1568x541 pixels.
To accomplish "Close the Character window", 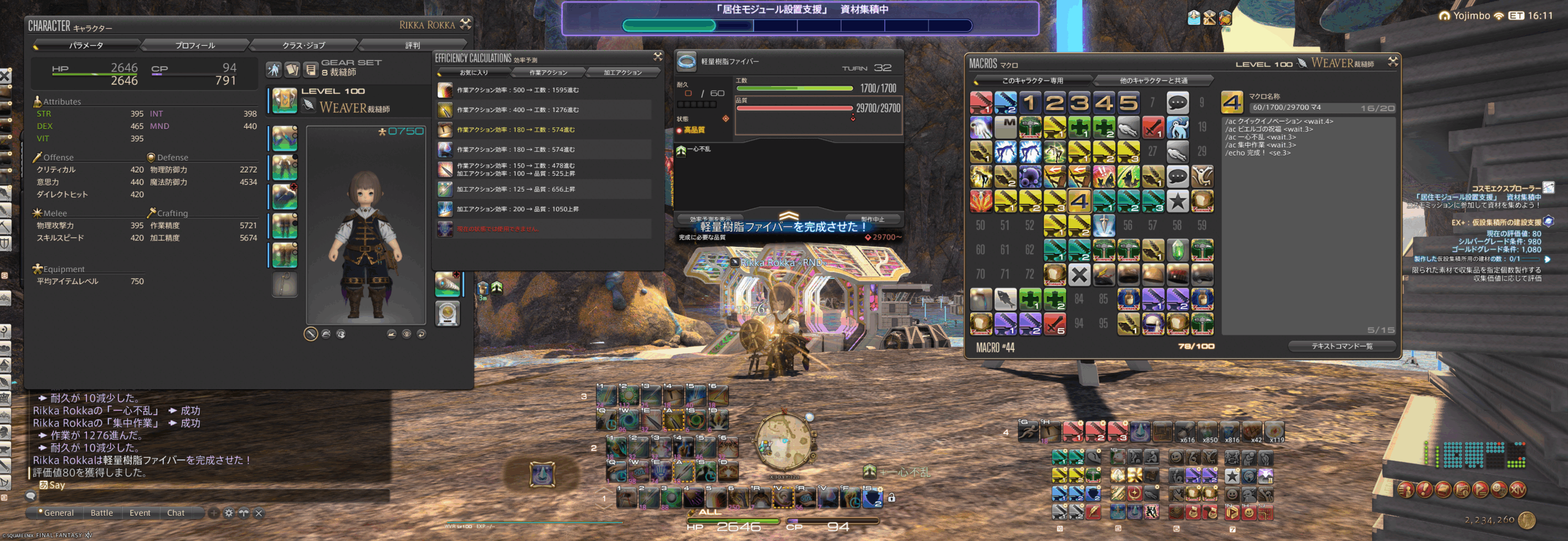I will pos(466,24).
